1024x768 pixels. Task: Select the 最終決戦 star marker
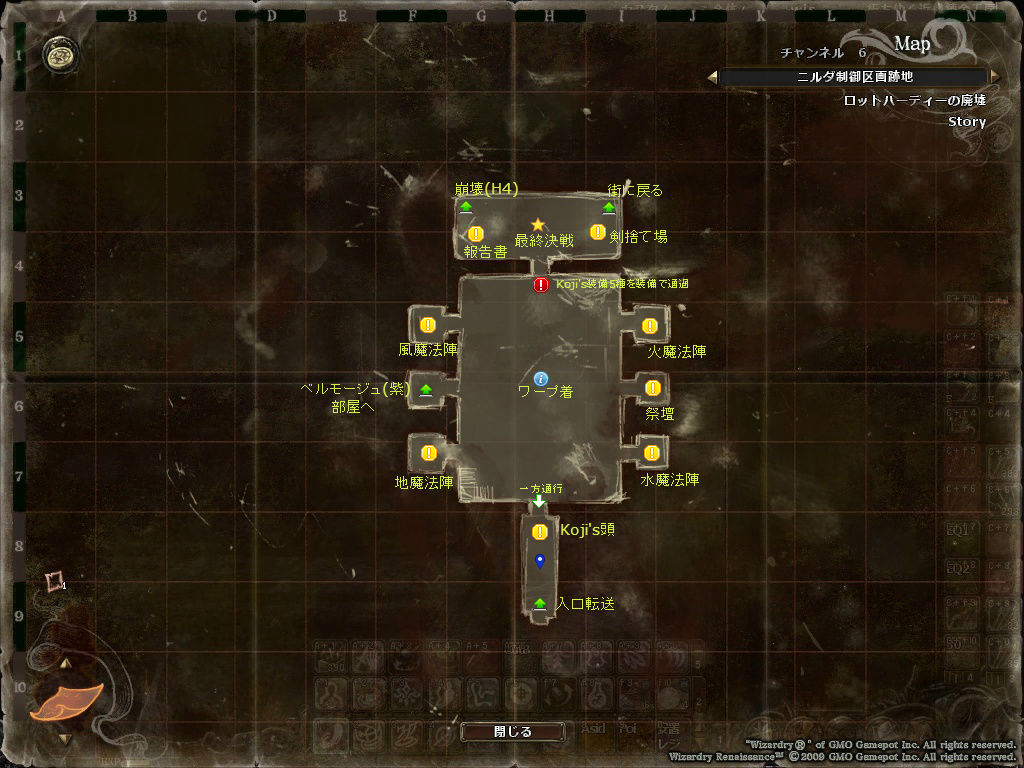pos(538,225)
